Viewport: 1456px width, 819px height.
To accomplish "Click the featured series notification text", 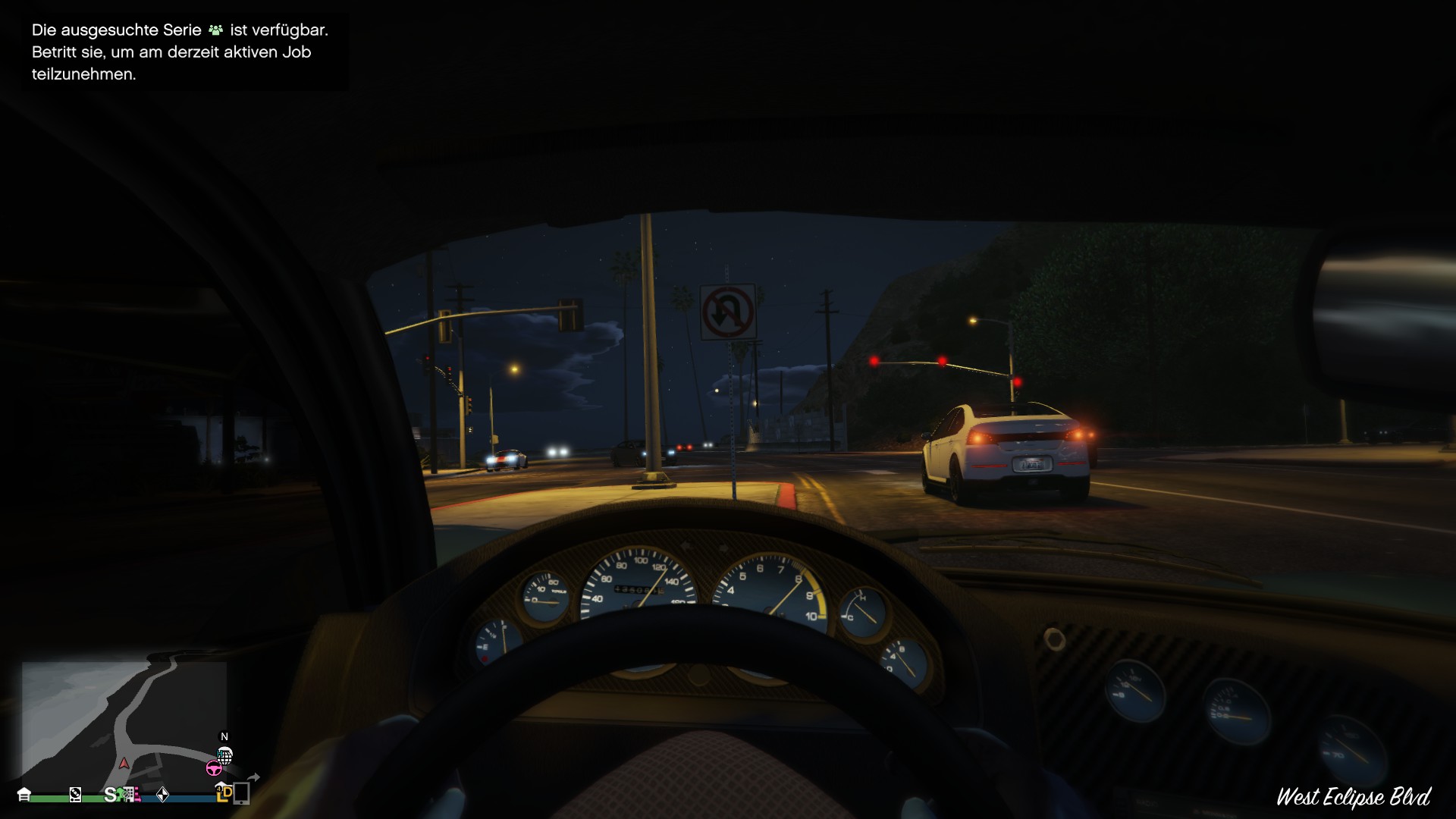I will [x=179, y=52].
